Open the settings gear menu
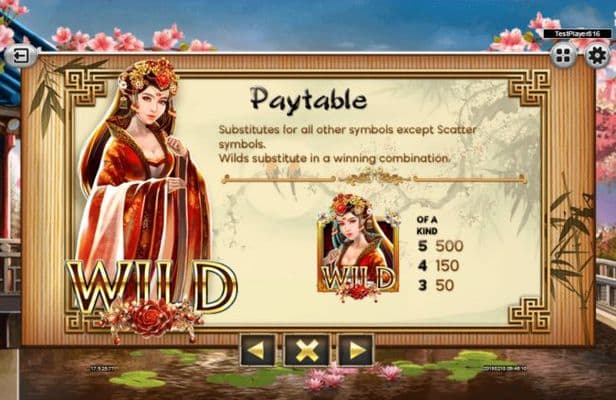Screen dimensions: 616x400 click(597, 55)
